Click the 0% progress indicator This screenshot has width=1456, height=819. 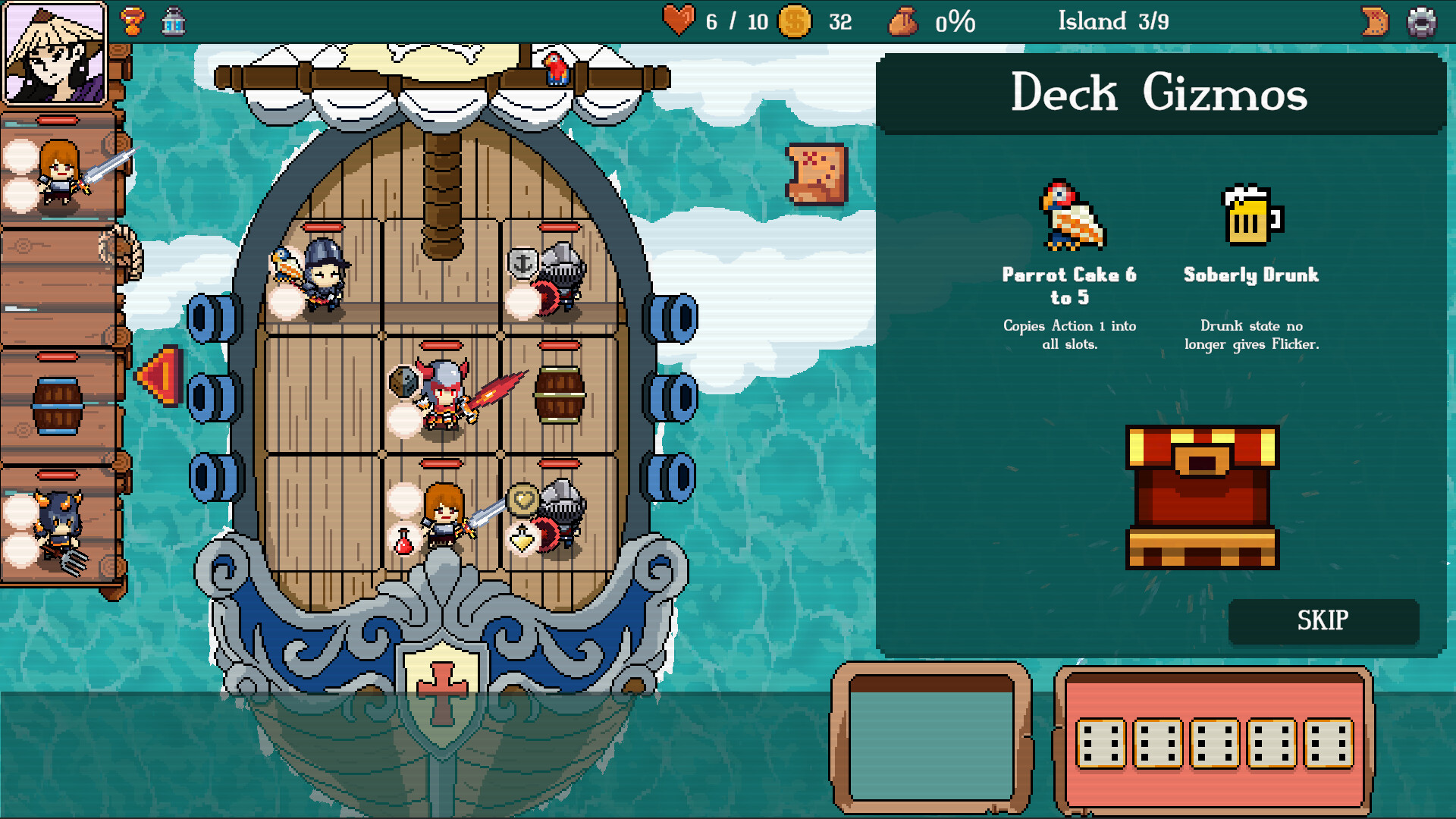pyautogui.click(x=955, y=22)
